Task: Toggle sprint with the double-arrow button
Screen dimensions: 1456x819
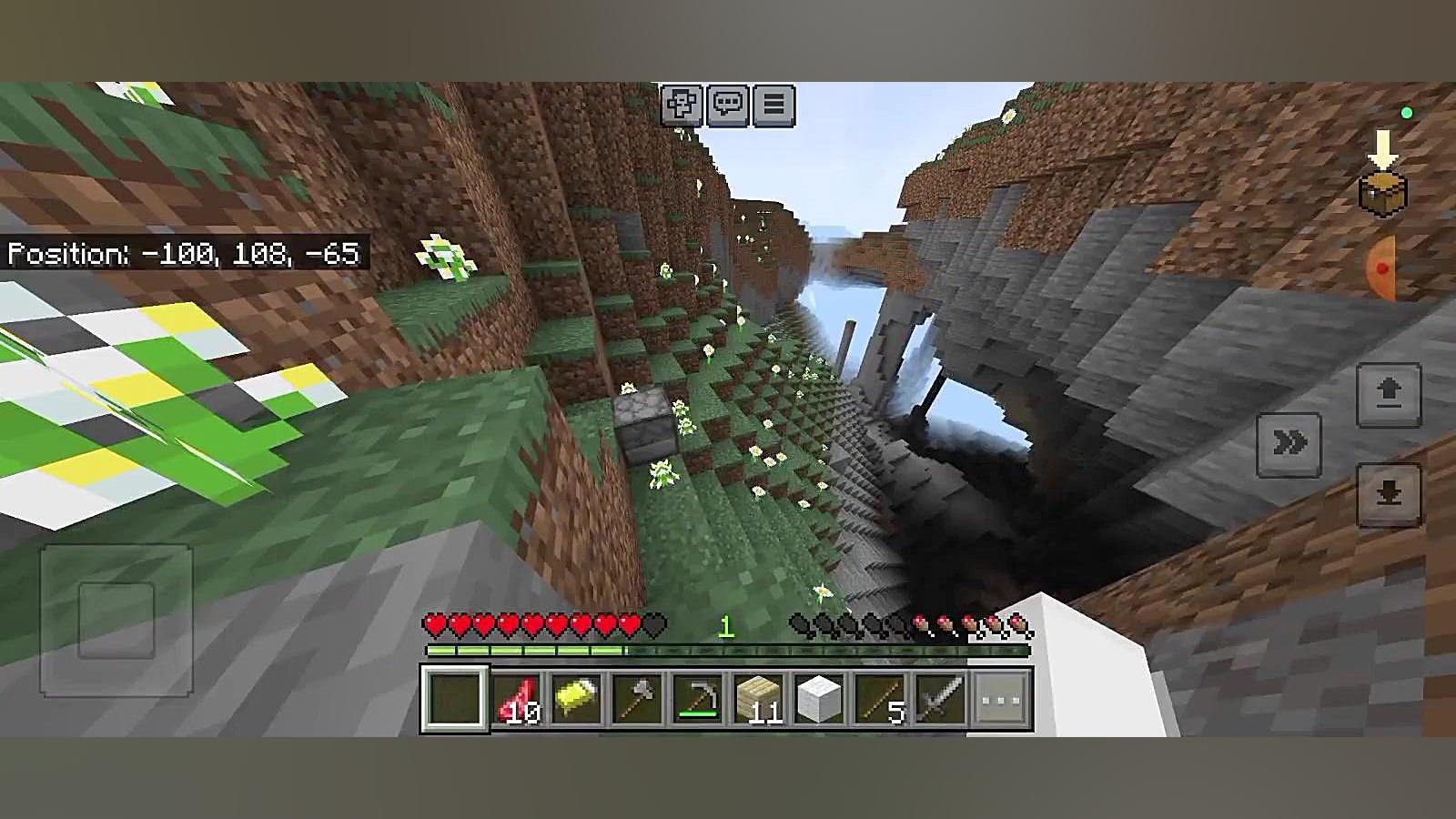Action: 1289,444
